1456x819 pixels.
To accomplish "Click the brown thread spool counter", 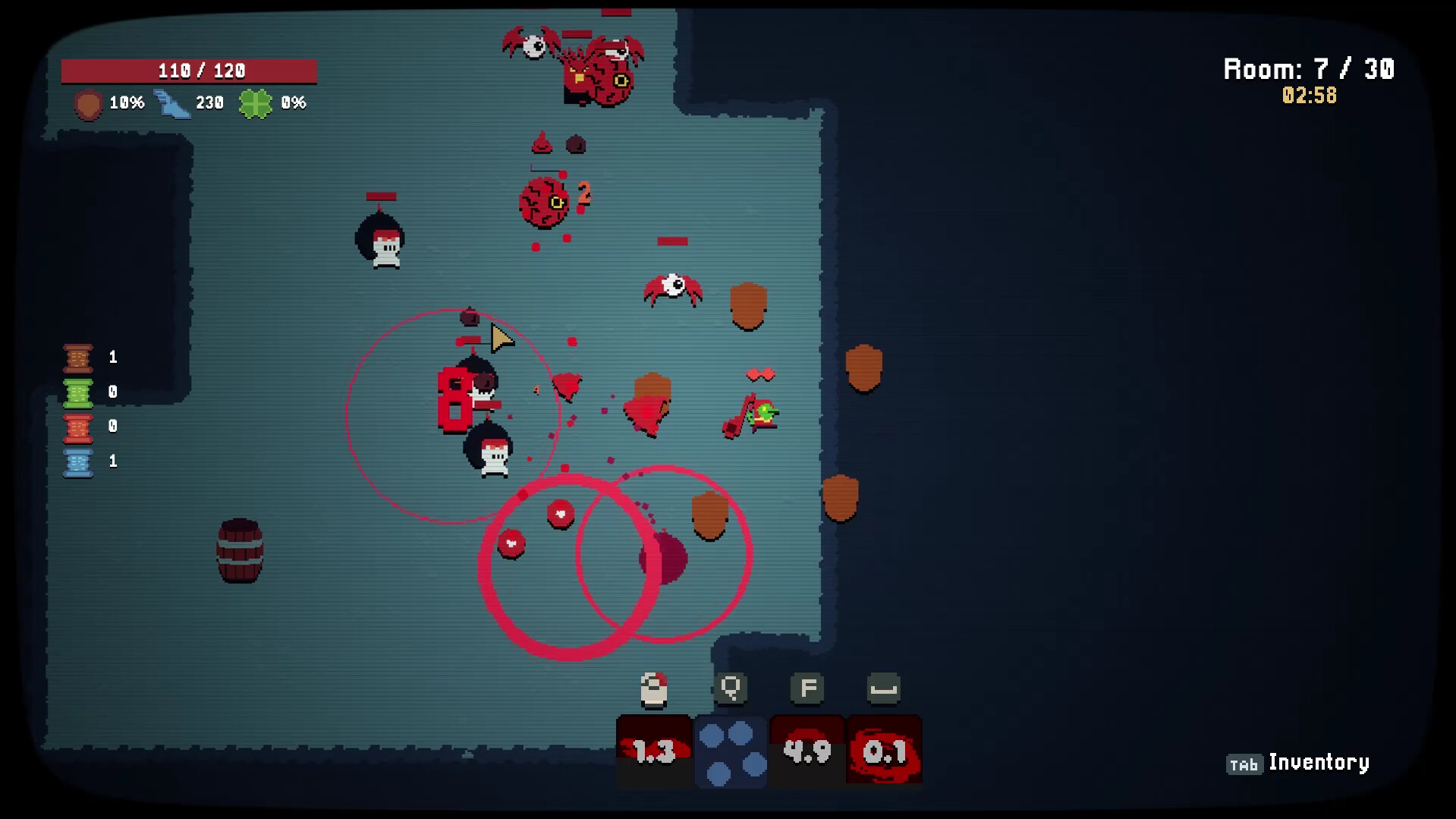I will 77,357.
